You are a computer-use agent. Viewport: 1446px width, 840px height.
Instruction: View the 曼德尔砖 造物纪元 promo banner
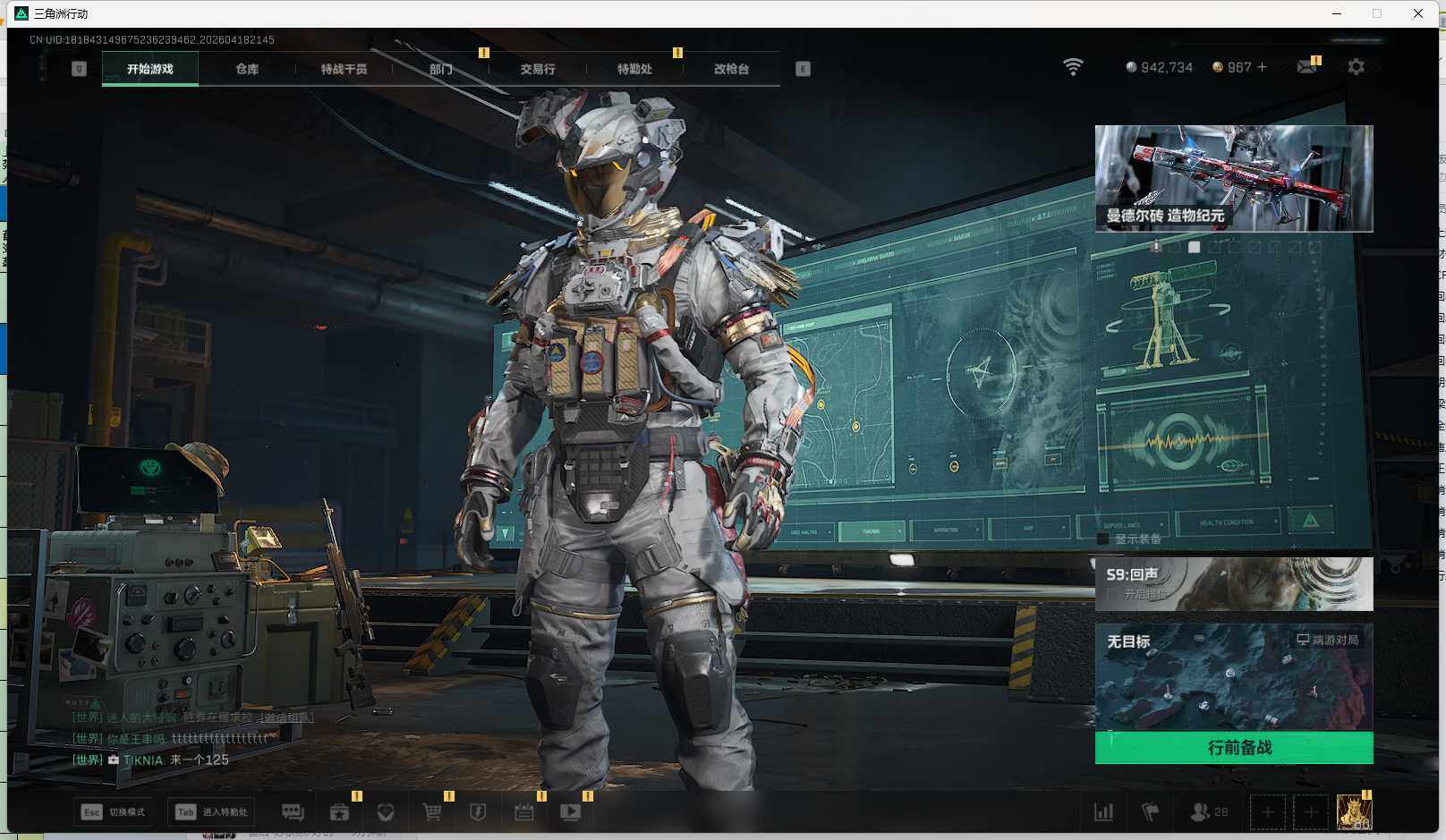1233,178
